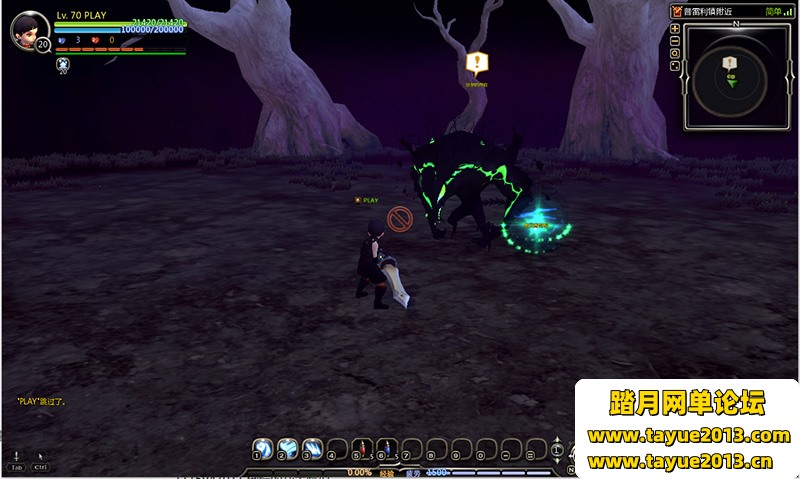800x479 pixels.
Task: Zoom out the minimap with the minus button
Action: 675,41
